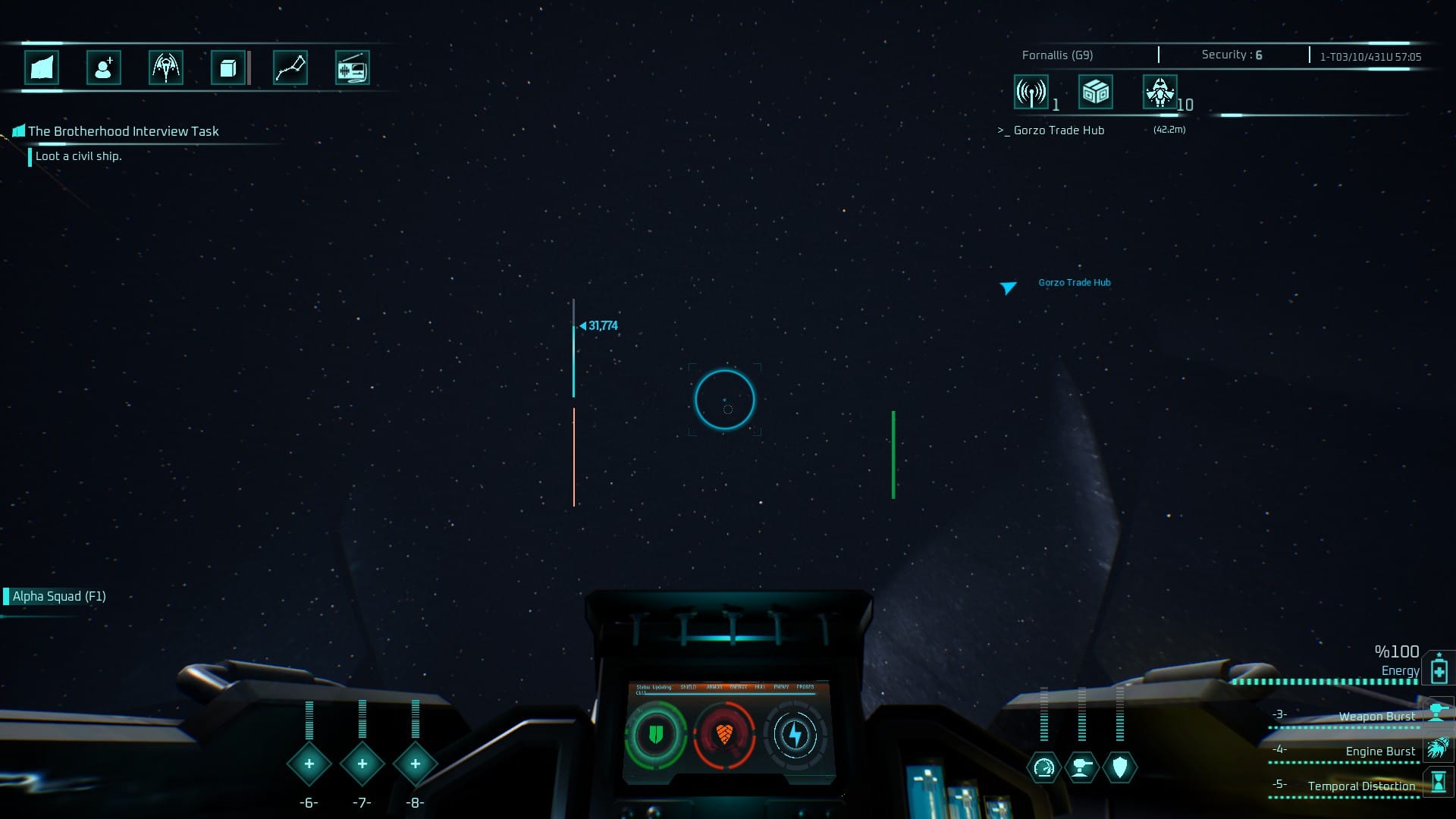Expand The Brotherhood Interview Task objective
The height and width of the screenshot is (819, 1456).
click(123, 130)
